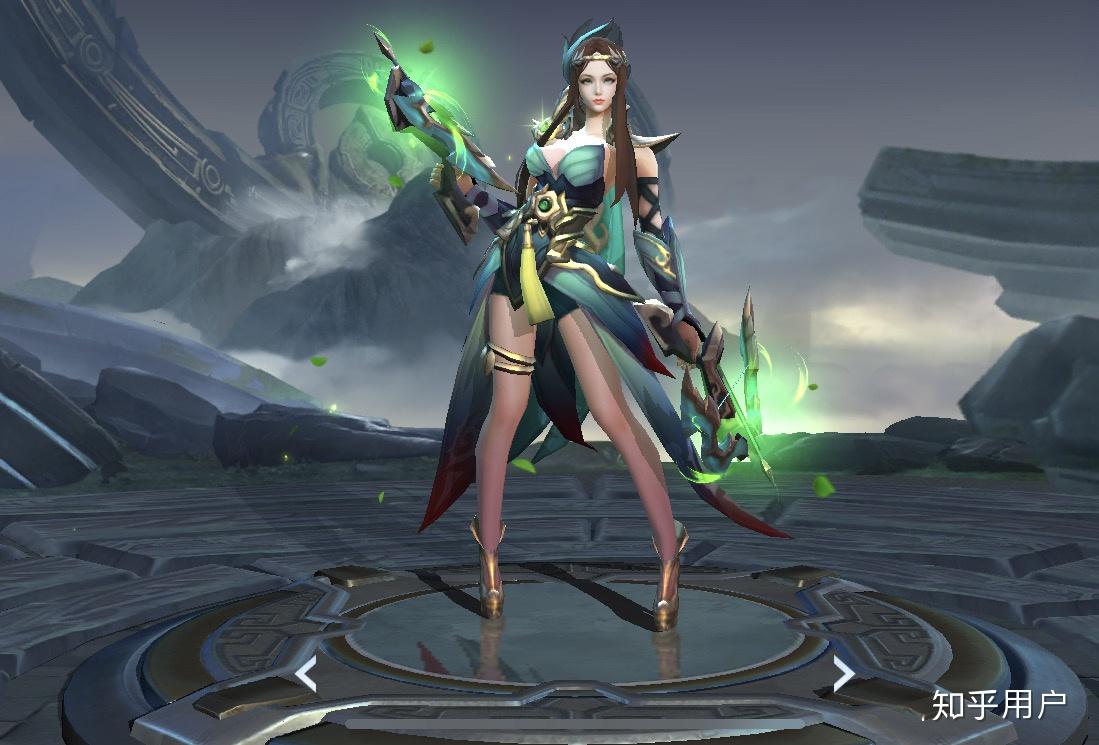
Task: Click the right arrow to show next skin
Action: click(x=843, y=673)
